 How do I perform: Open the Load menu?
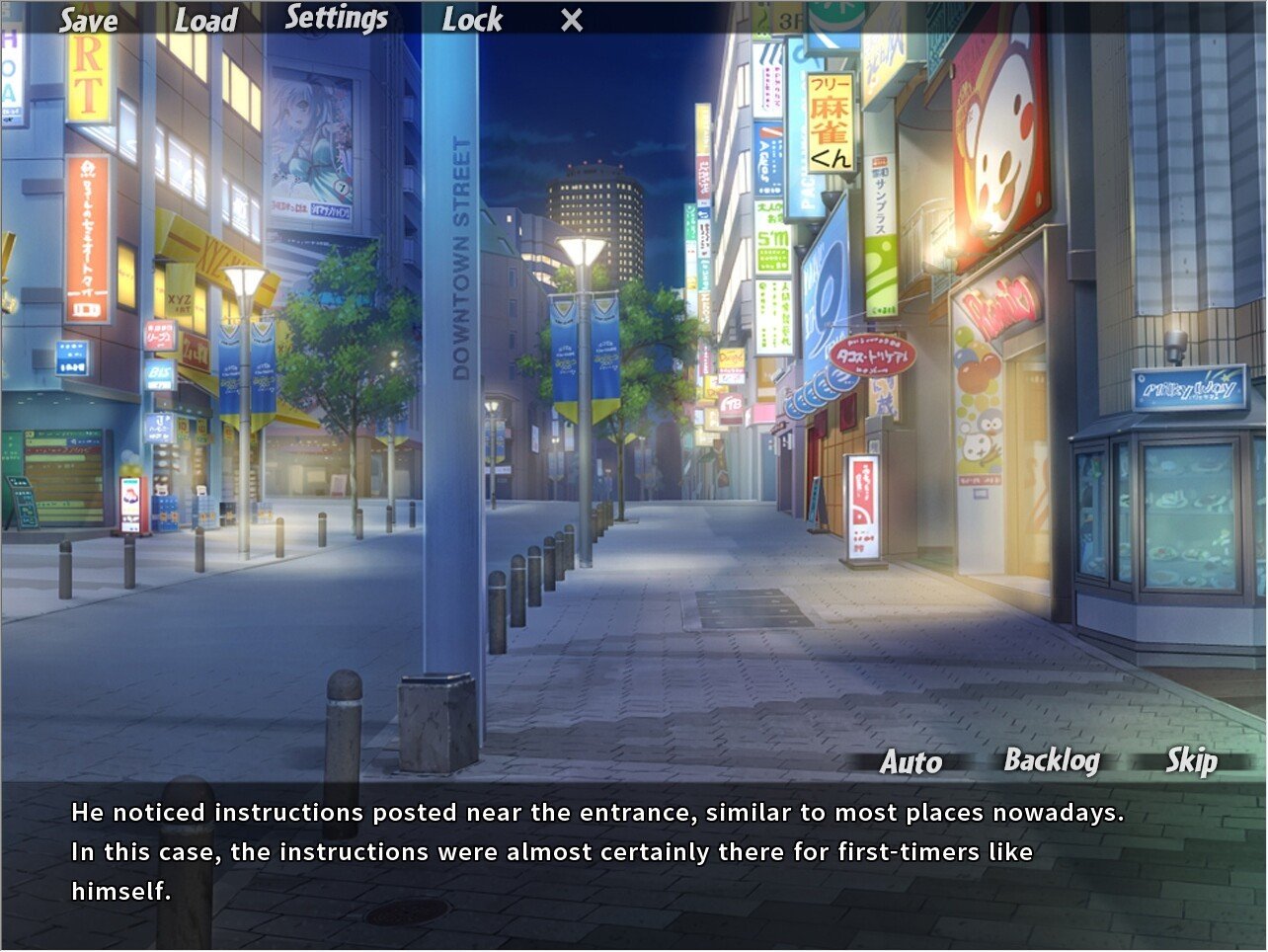click(205, 21)
